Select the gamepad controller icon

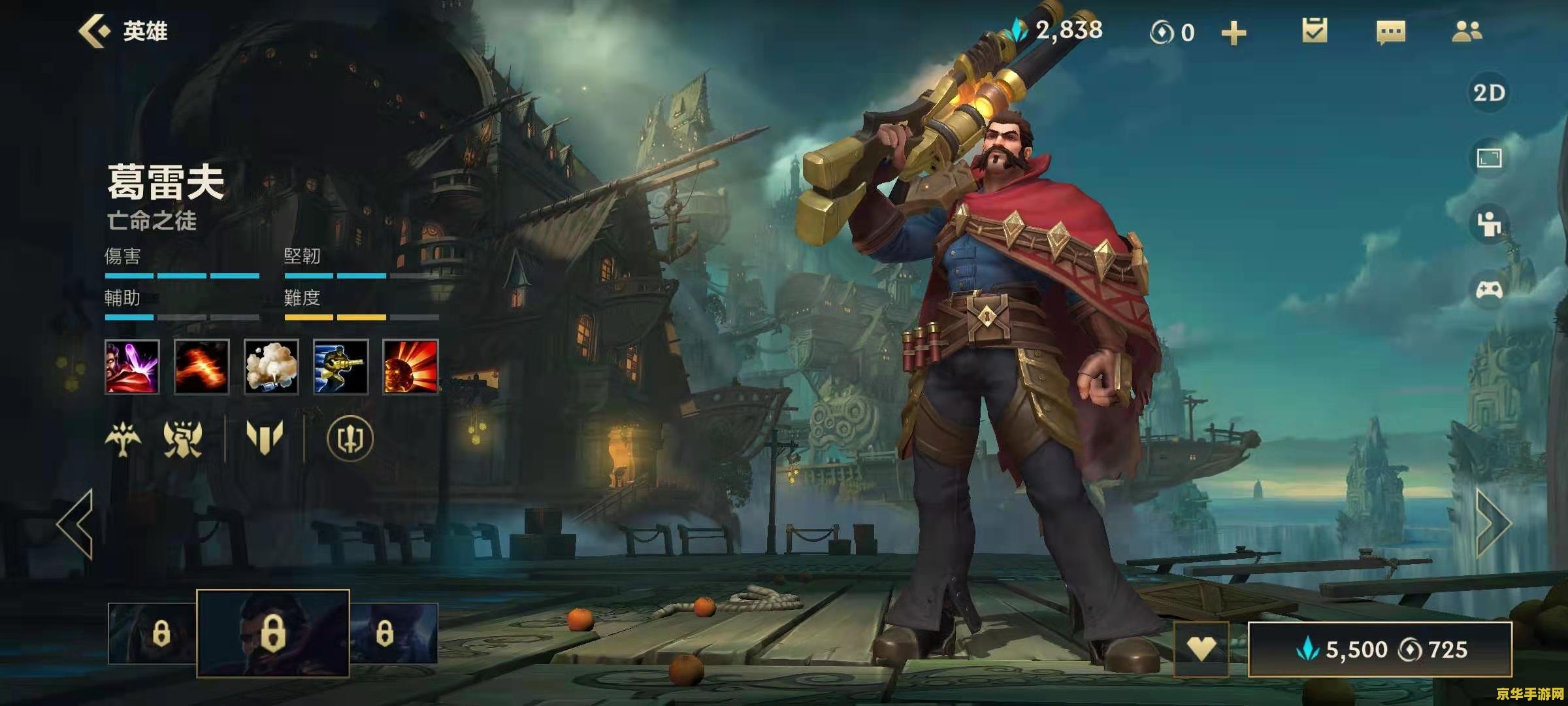pyautogui.click(x=1489, y=290)
